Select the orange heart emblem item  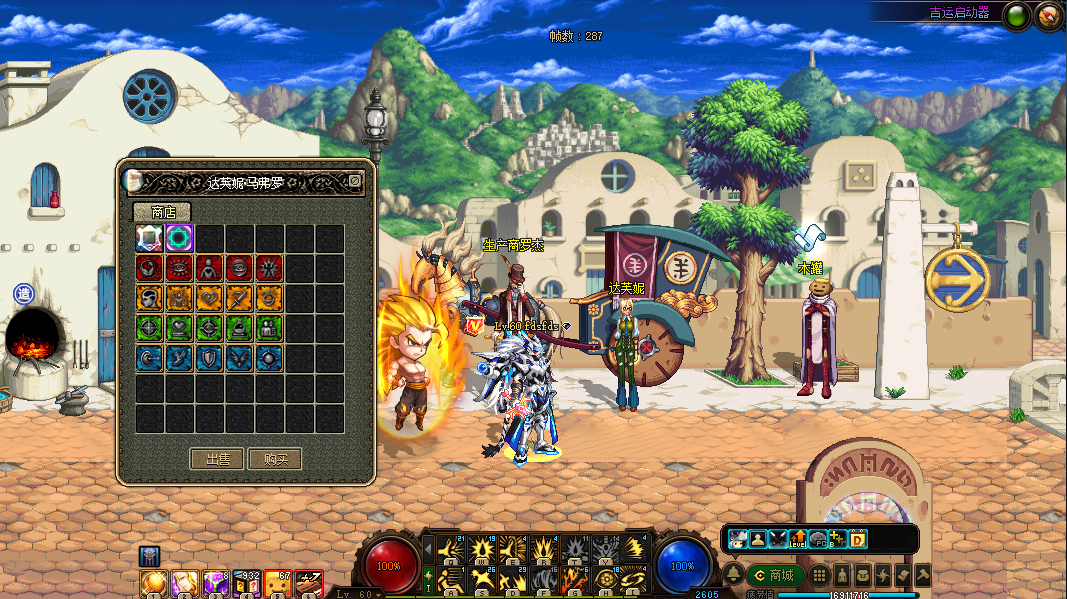210,298
